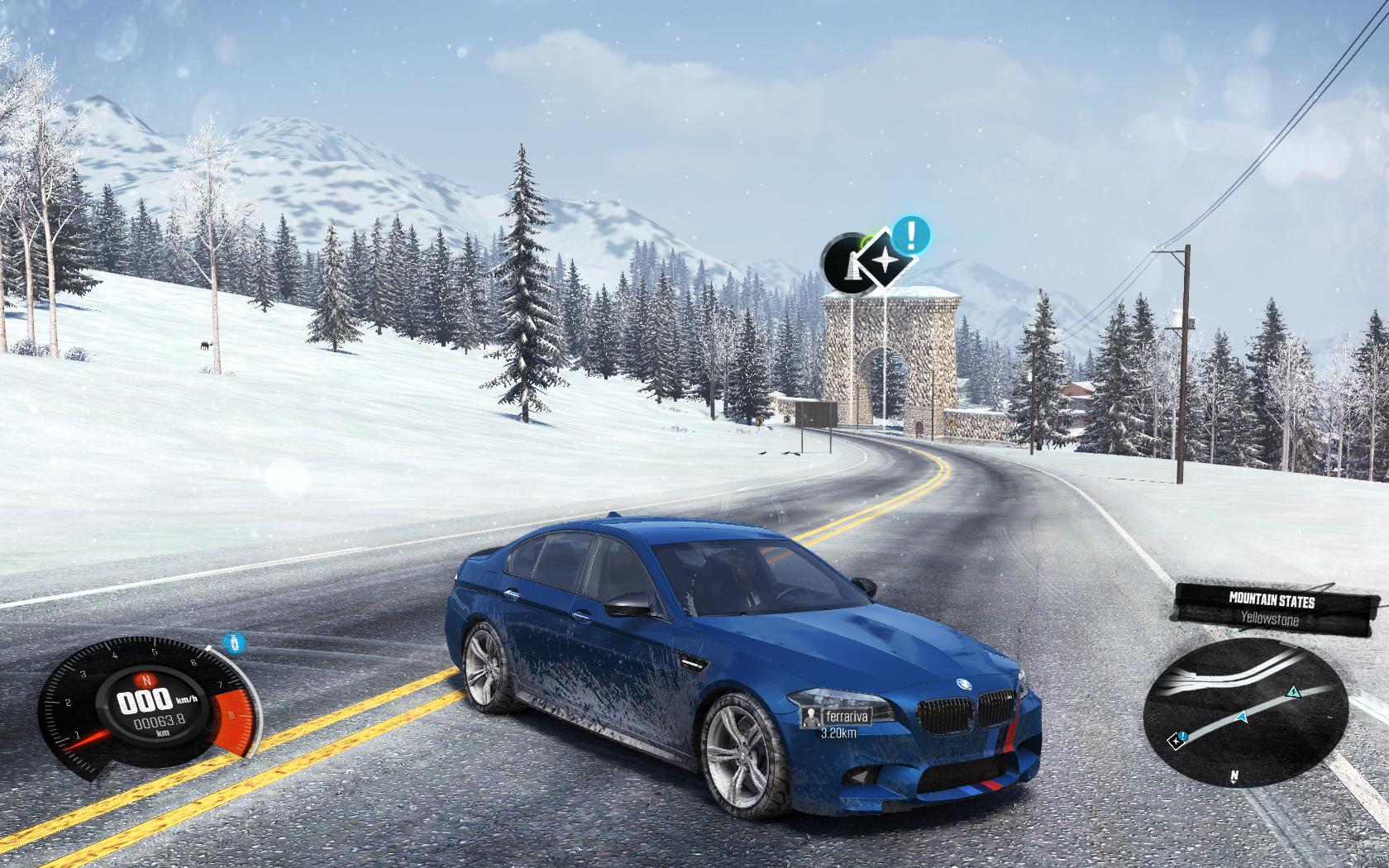Click the blue player arrow on the minimap

coord(1240,717)
